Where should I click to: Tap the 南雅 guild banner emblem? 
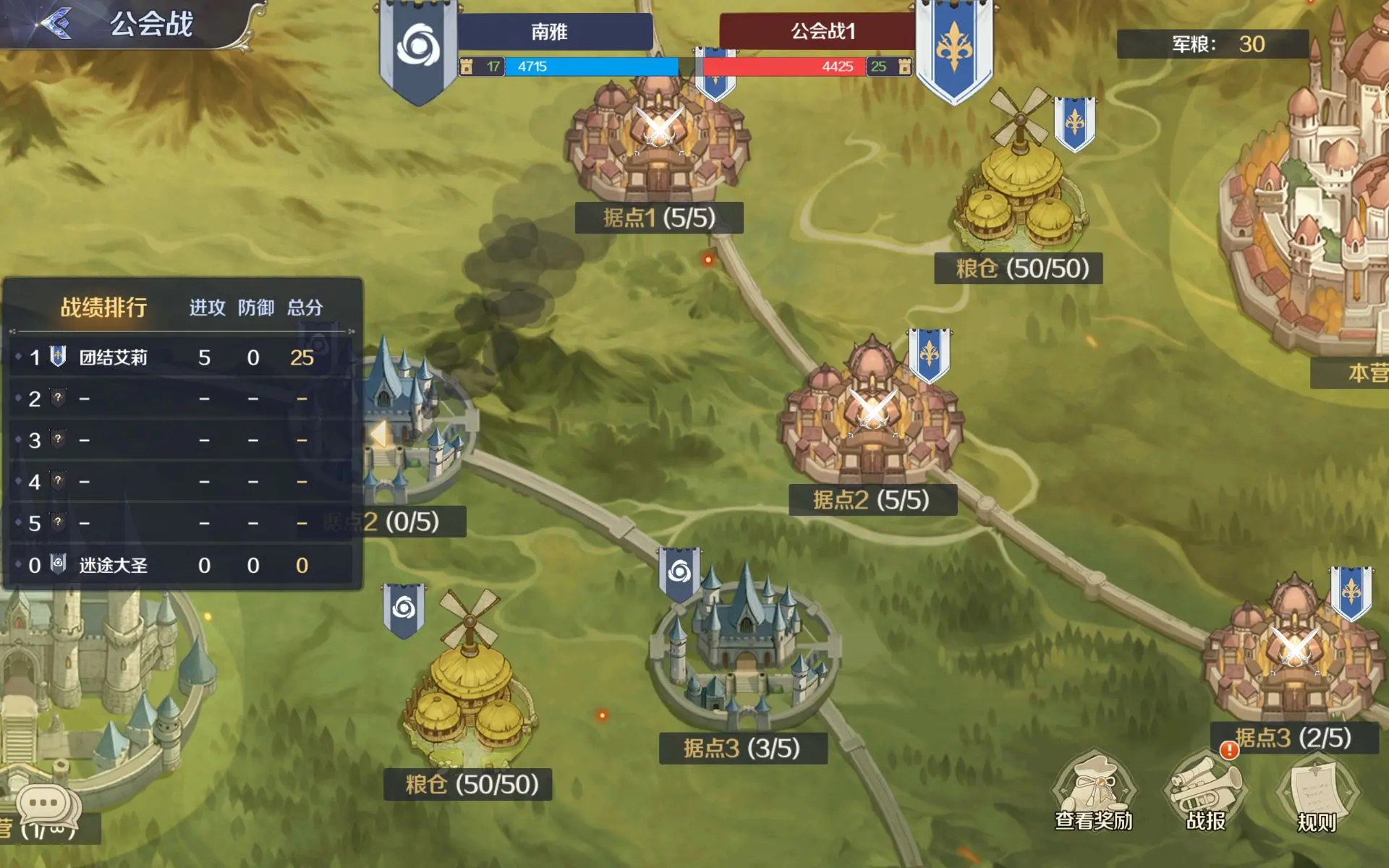418,47
